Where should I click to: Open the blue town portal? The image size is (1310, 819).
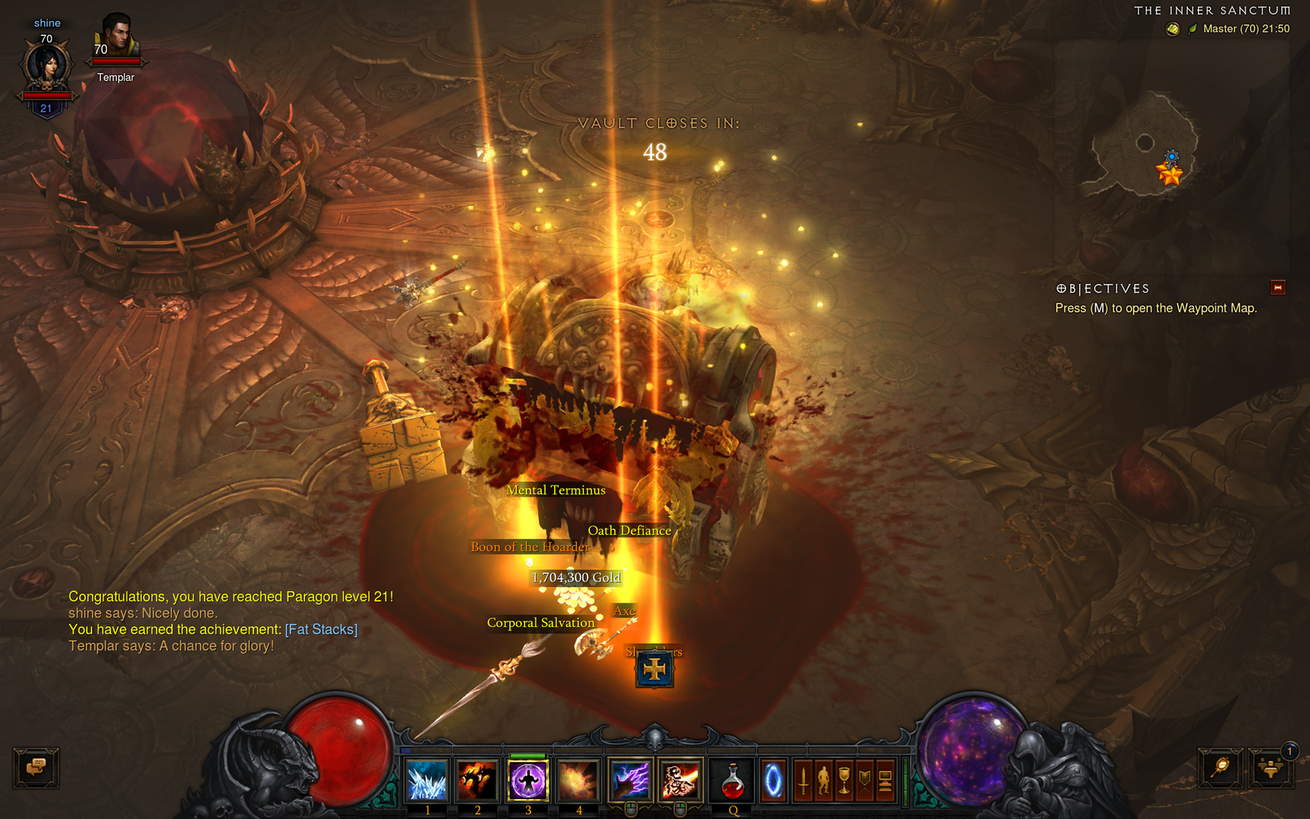click(x=774, y=779)
